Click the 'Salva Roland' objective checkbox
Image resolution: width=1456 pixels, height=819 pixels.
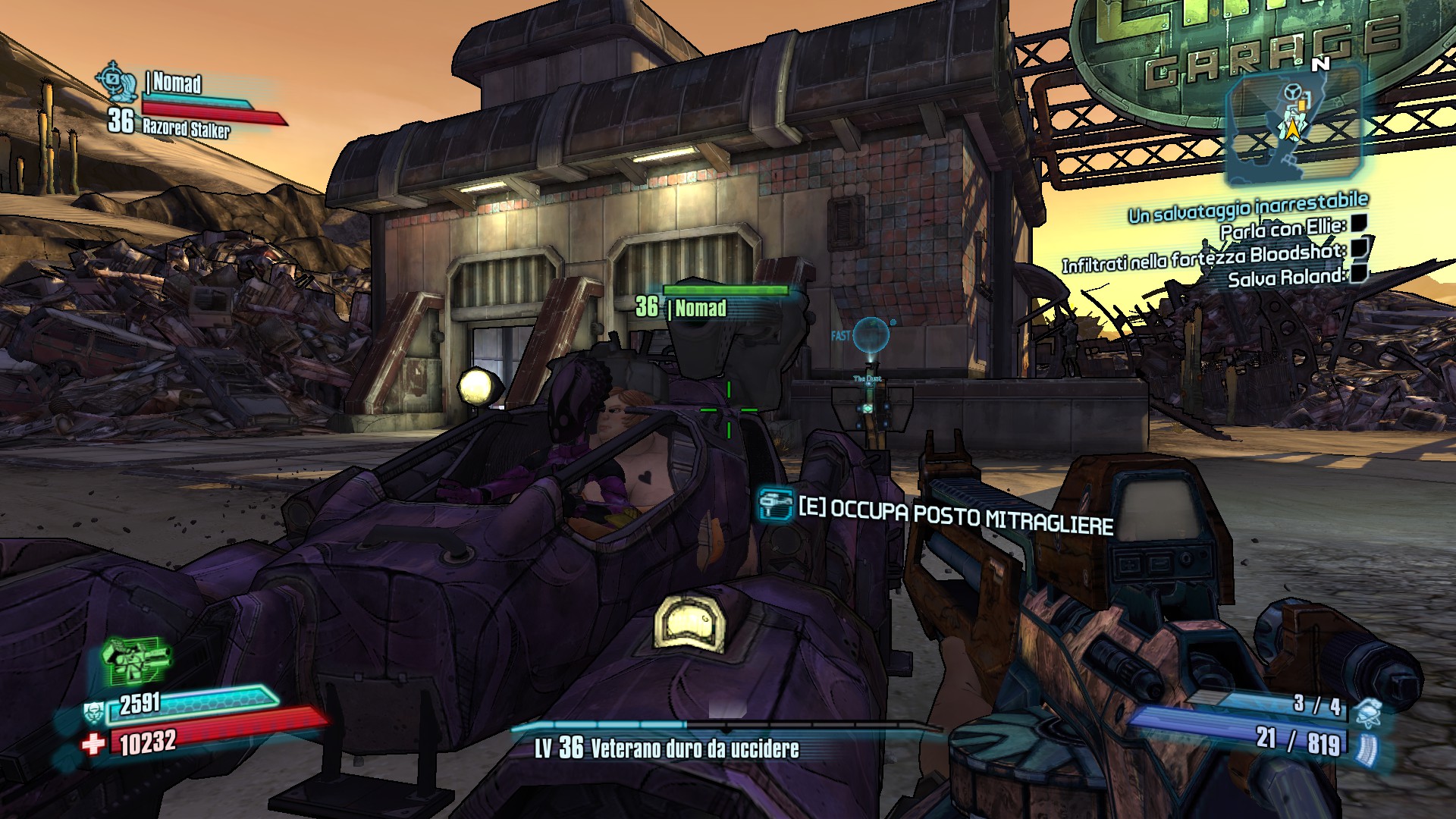[x=1357, y=272]
